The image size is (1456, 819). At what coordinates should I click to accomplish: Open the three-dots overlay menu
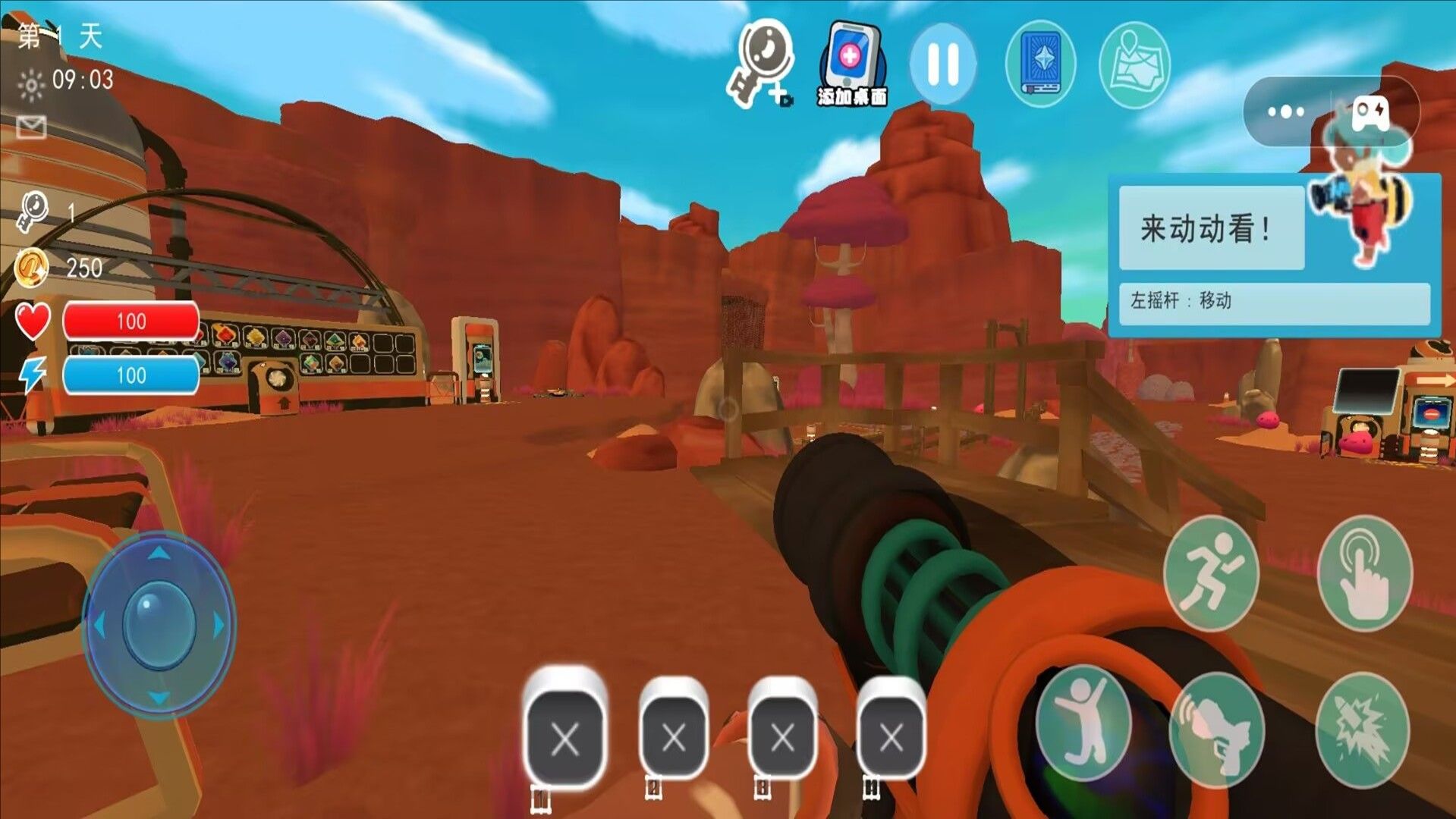pos(1286,112)
